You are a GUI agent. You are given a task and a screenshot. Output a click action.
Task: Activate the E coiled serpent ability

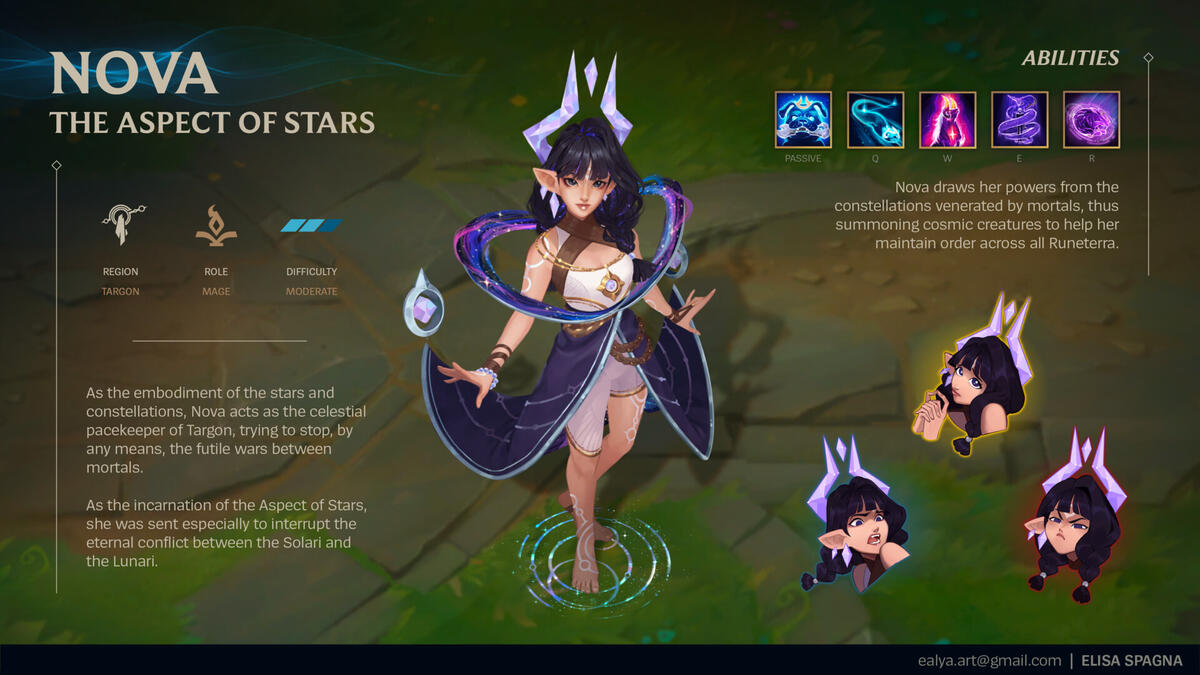1019,120
